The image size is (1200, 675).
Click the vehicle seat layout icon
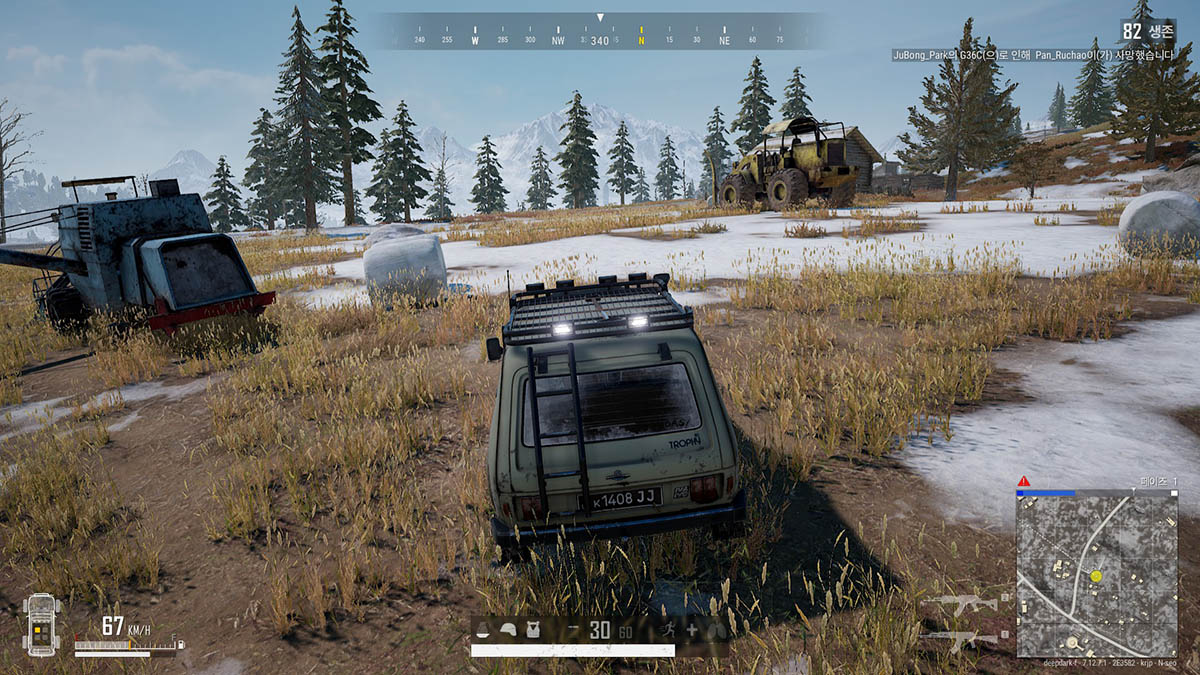coord(42,625)
